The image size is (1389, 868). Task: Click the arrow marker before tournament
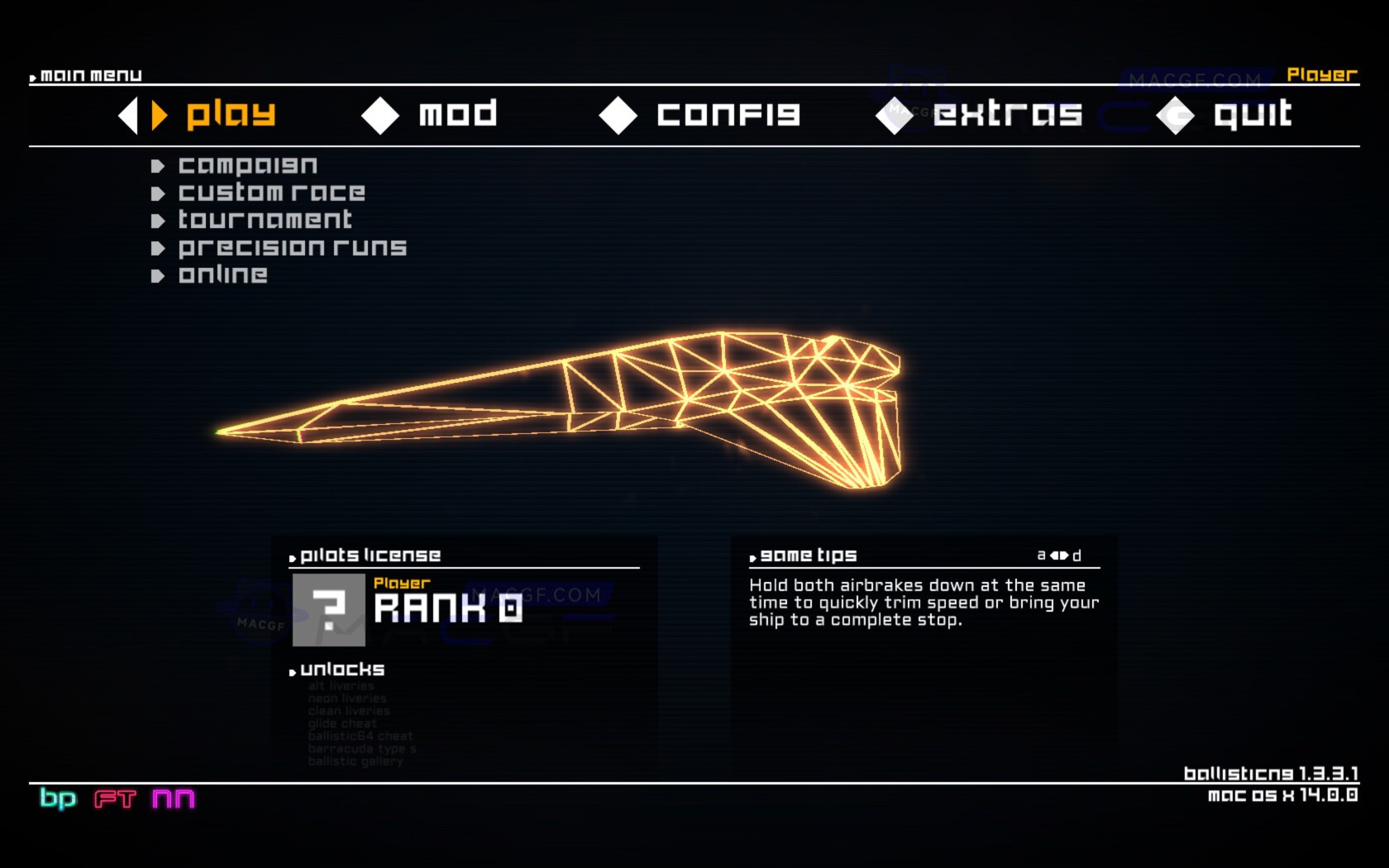coord(160,219)
